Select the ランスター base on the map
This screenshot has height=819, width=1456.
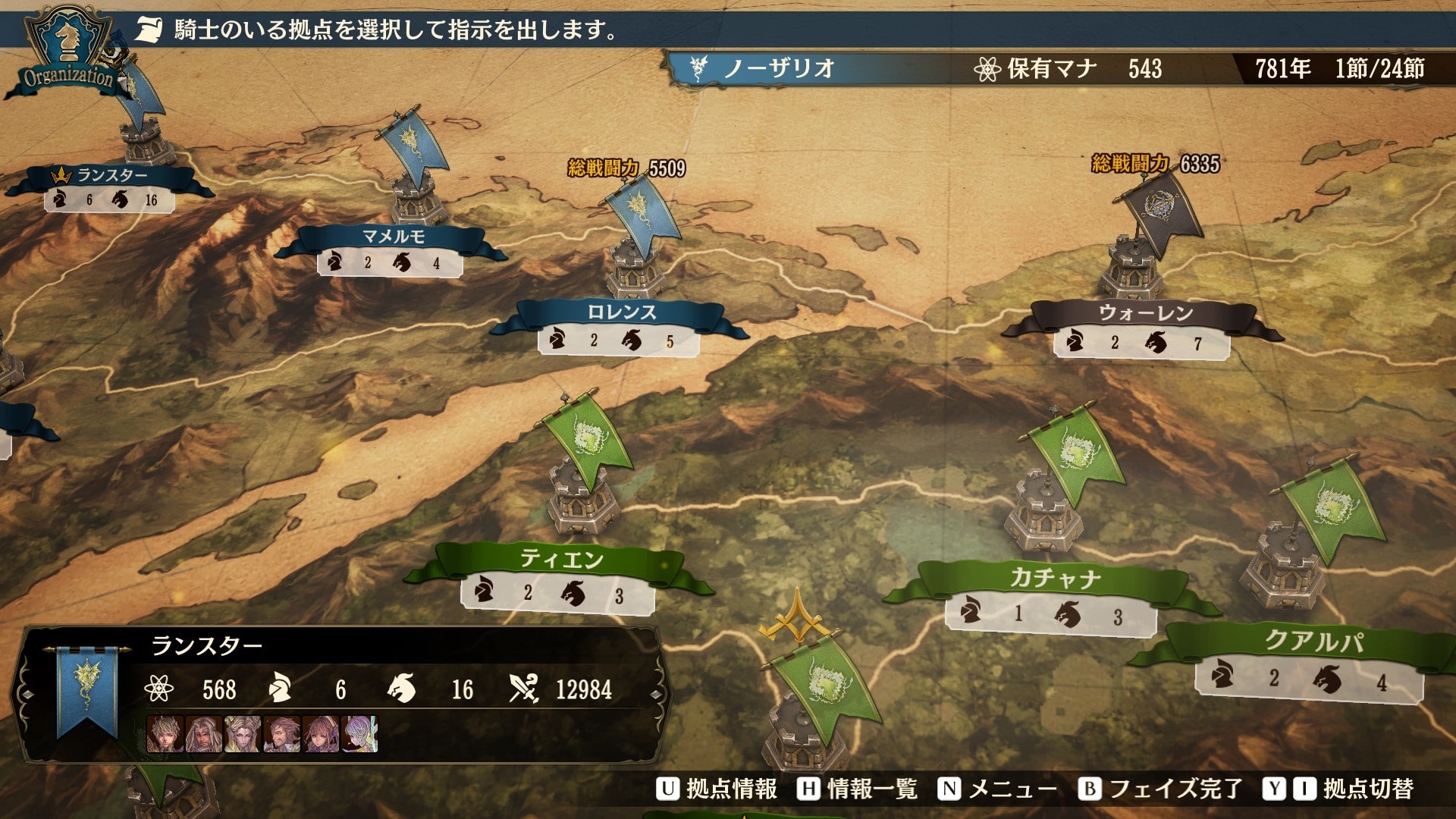pos(111,176)
